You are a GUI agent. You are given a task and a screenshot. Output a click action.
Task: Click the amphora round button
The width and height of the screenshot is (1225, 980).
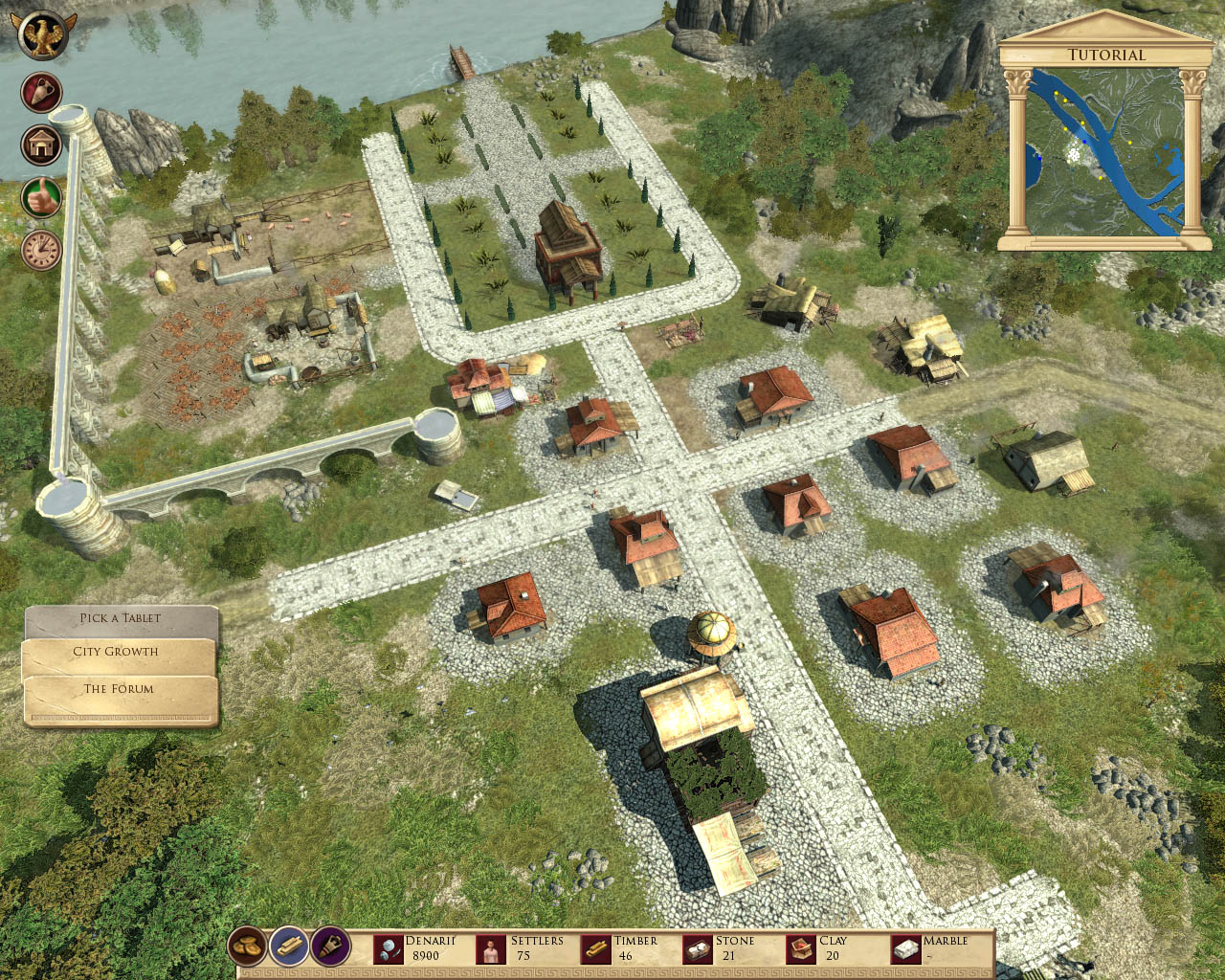click(41, 93)
